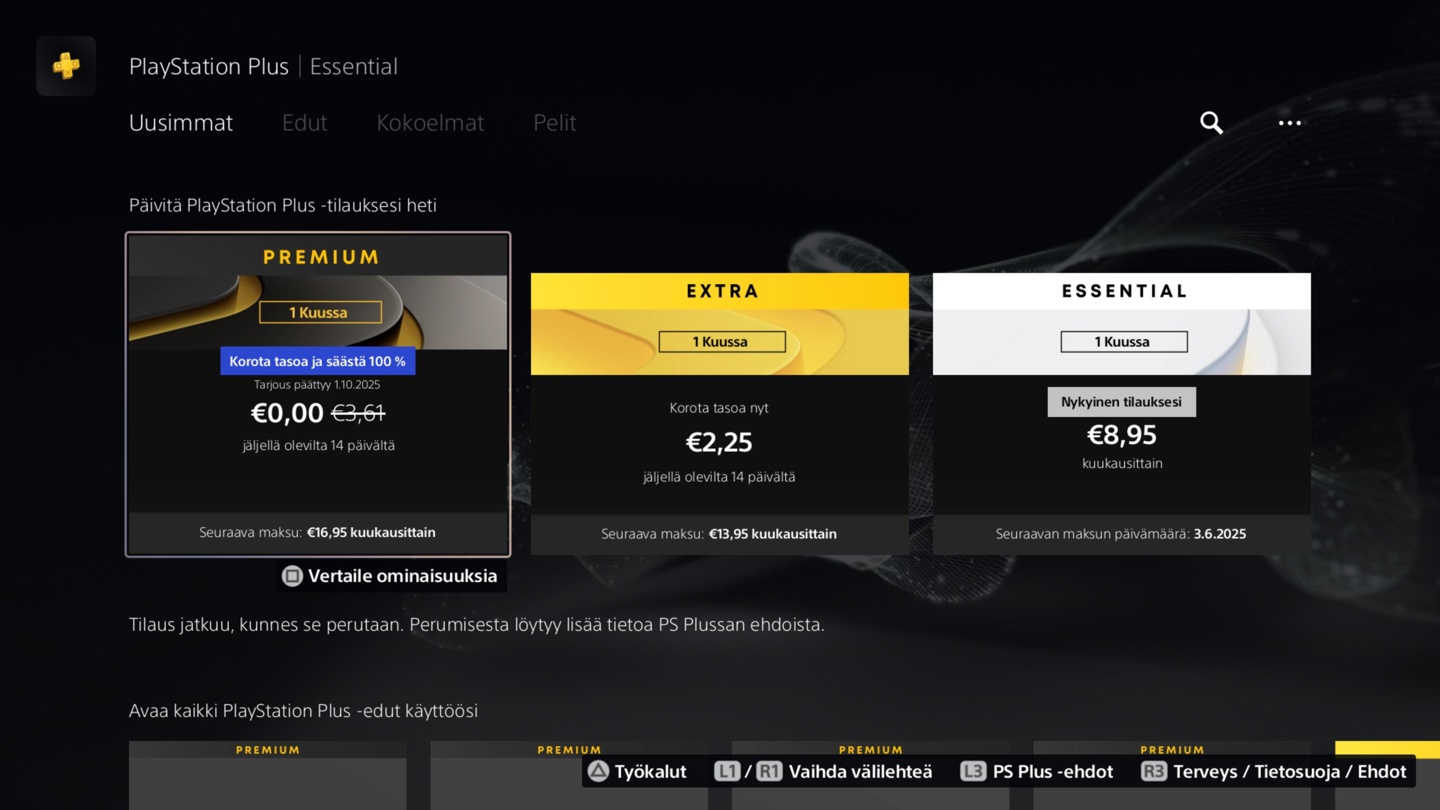Viewport: 1440px width, 810px height.
Task: Choose the Premium plan's 1 Kuussa duration
Action: pos(320,313)
